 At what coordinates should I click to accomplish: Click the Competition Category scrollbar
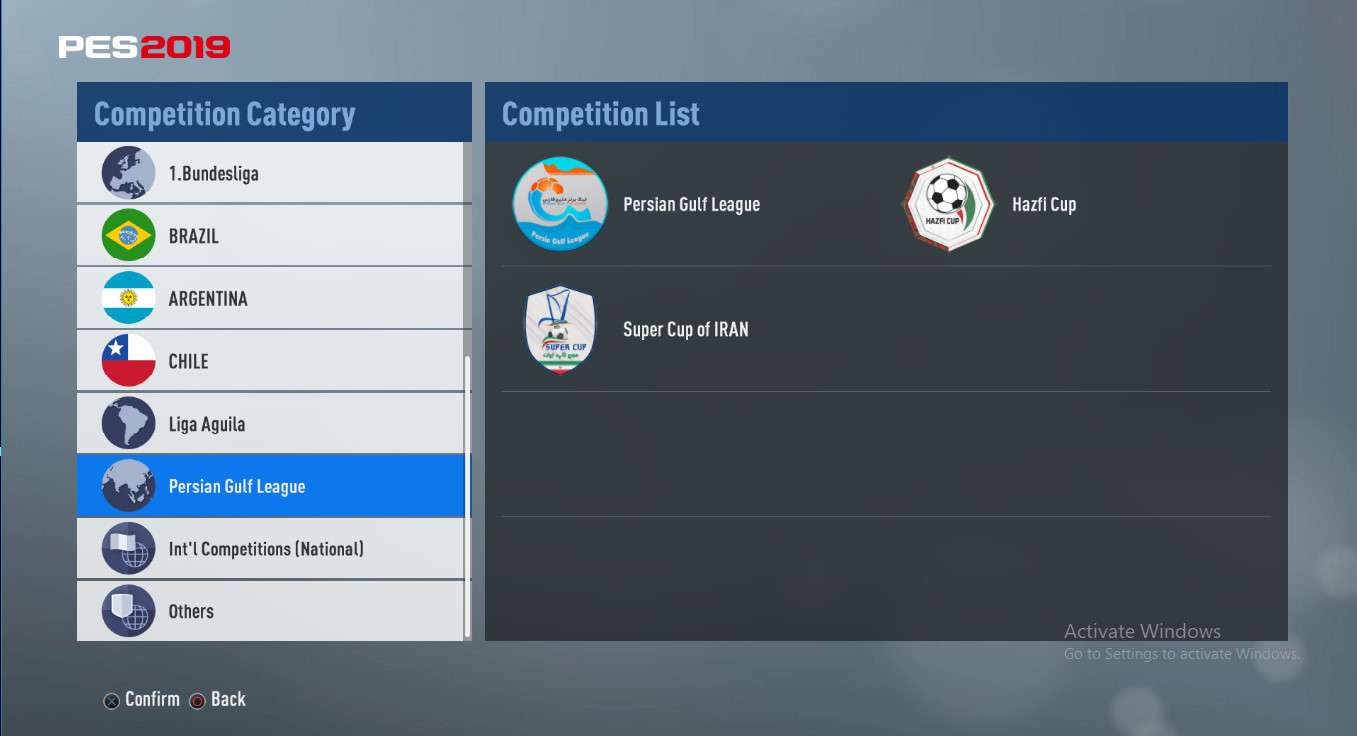(x=467, y=495)
